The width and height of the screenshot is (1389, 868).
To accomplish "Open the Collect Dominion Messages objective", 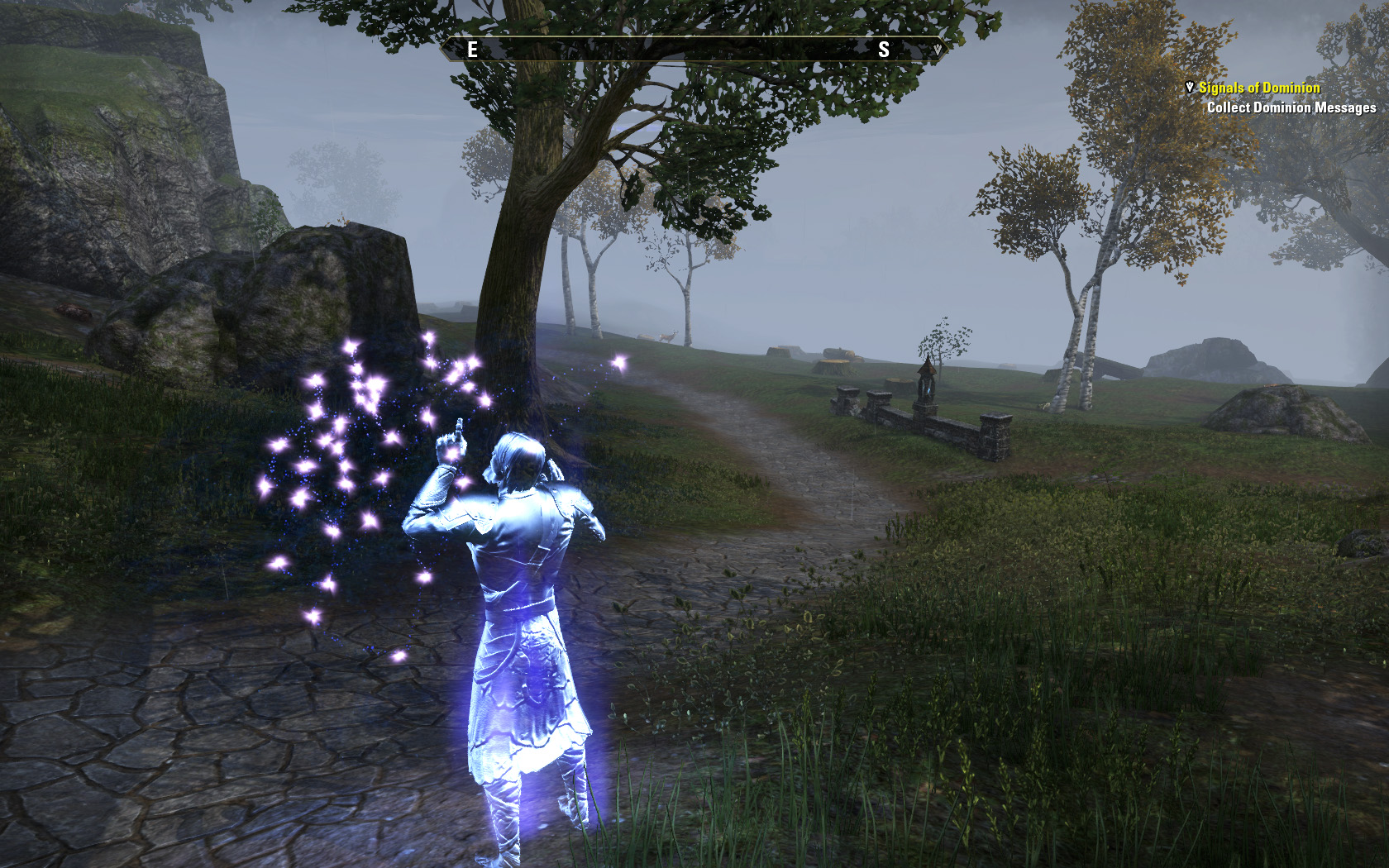I will (x=1291, y=107).
